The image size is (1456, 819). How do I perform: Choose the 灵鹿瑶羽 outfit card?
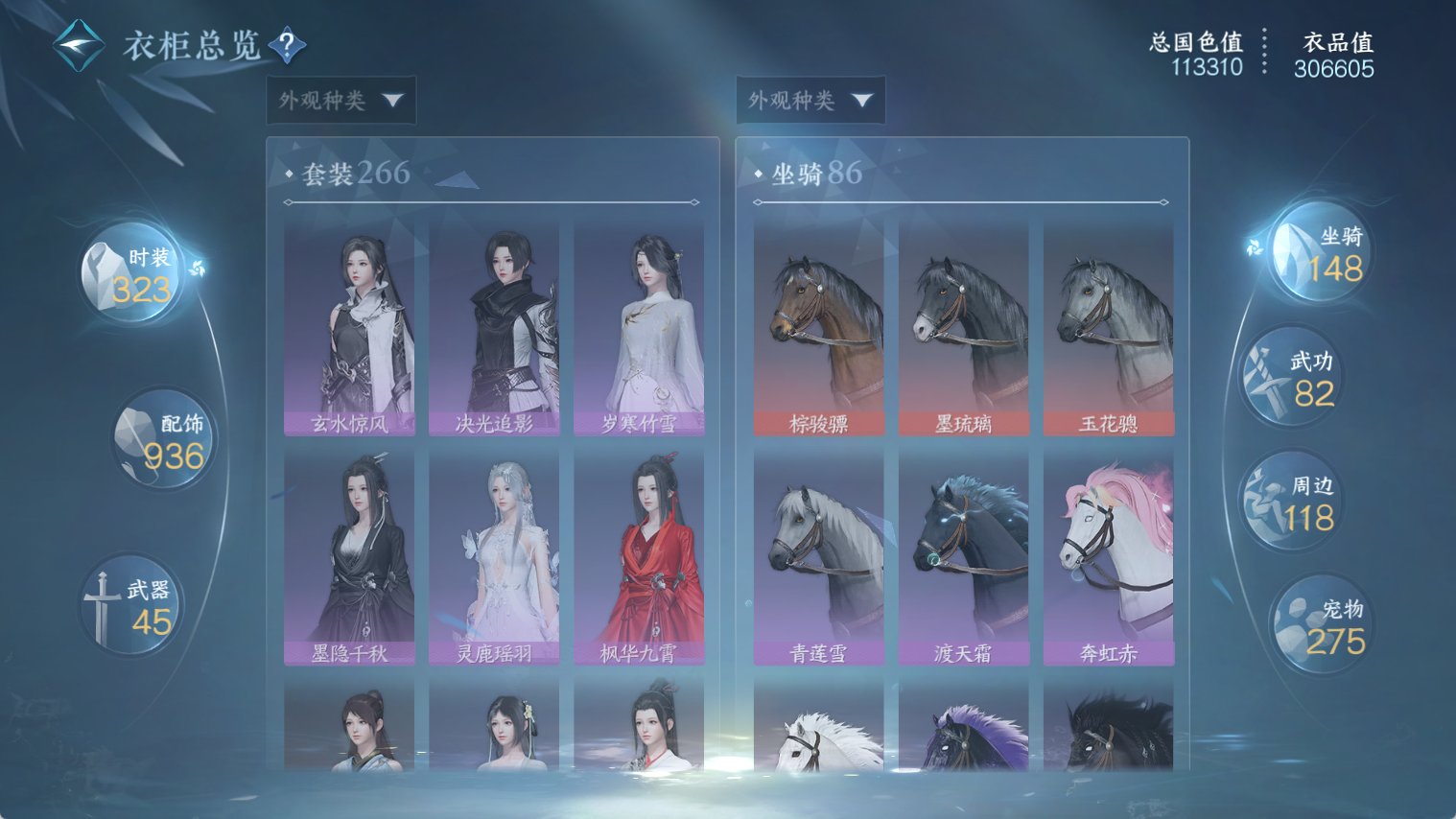coord(494,559)
